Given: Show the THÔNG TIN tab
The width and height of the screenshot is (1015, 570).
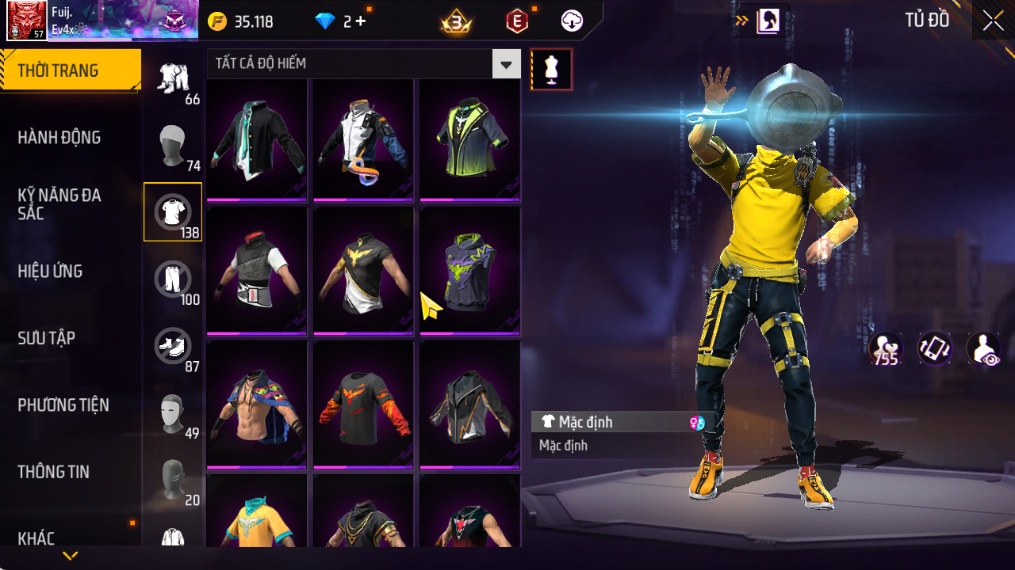Looking at the screenshot, I should click(54, 472).
